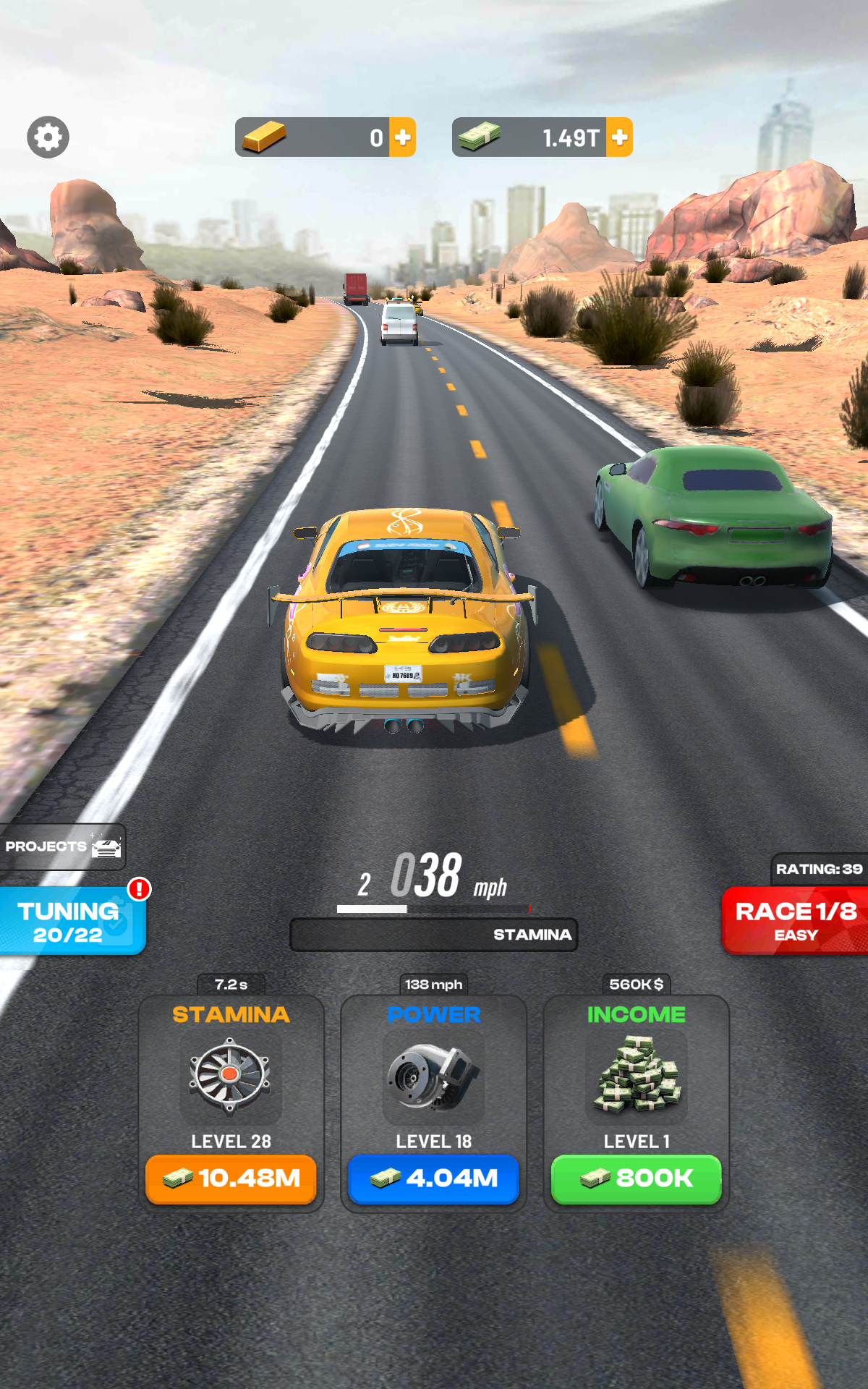Screen dimensions: 868x1389
Task: Add more gold bars with the plus button
Action: [x=402, y=137]
